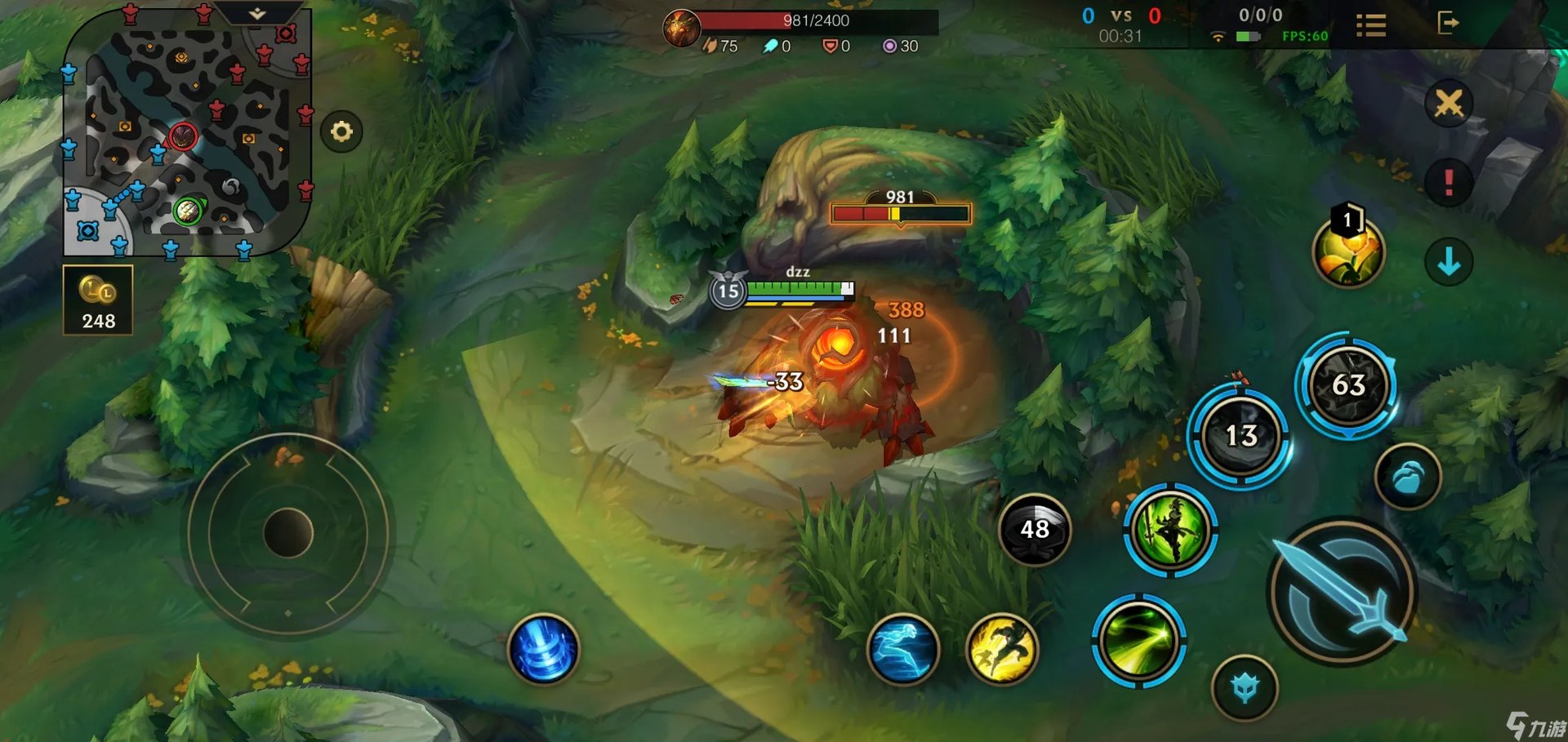Activate the green slash ability

[x=1138, y=641]
